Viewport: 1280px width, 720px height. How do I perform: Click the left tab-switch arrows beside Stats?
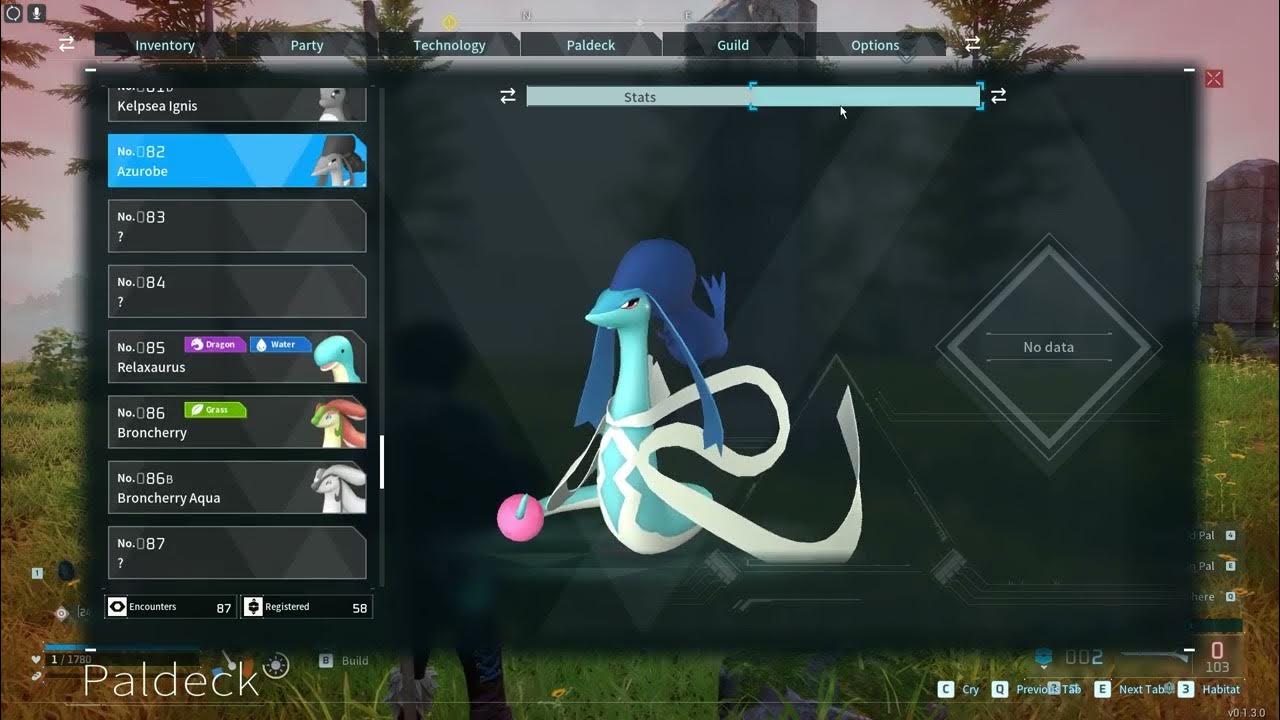(x=508, y=95)
